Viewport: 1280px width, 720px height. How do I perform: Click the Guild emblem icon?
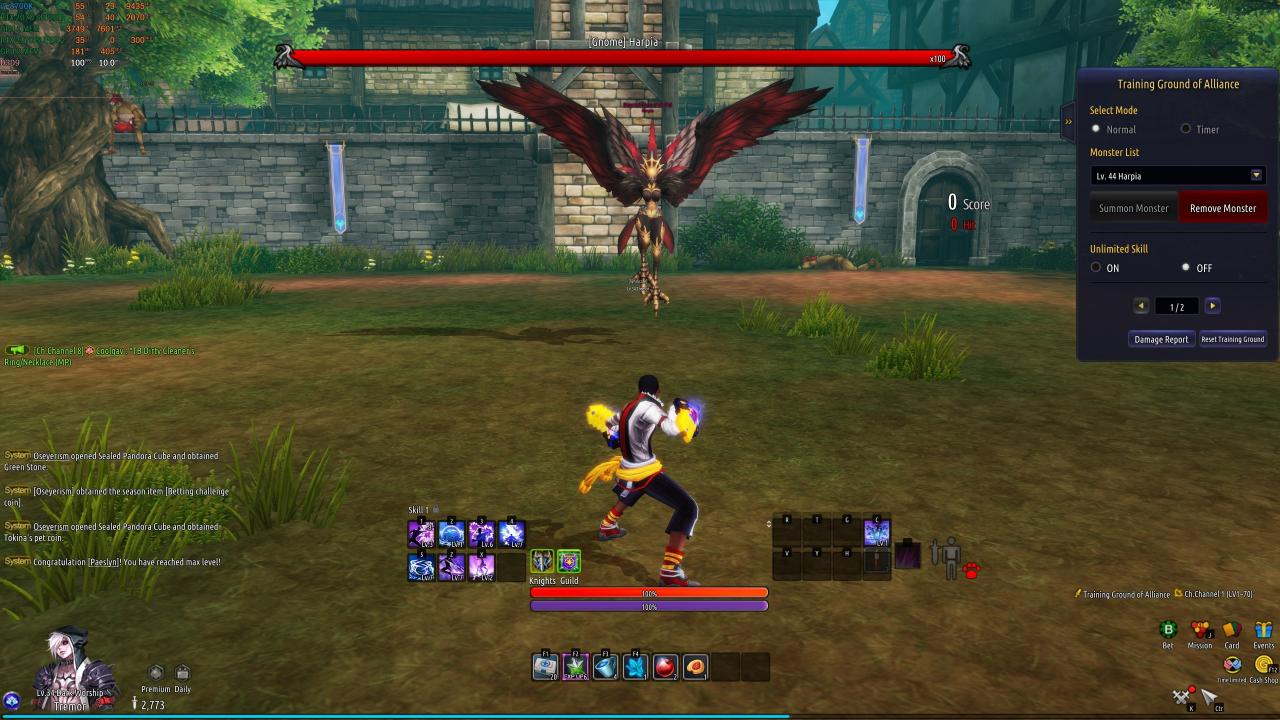click(568, 561)
